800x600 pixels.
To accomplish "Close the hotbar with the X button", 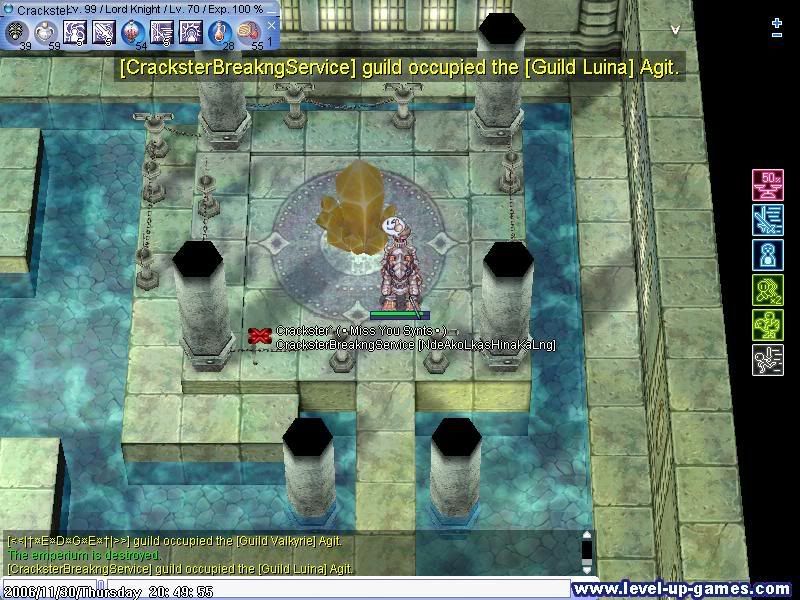I will (271, 26).
